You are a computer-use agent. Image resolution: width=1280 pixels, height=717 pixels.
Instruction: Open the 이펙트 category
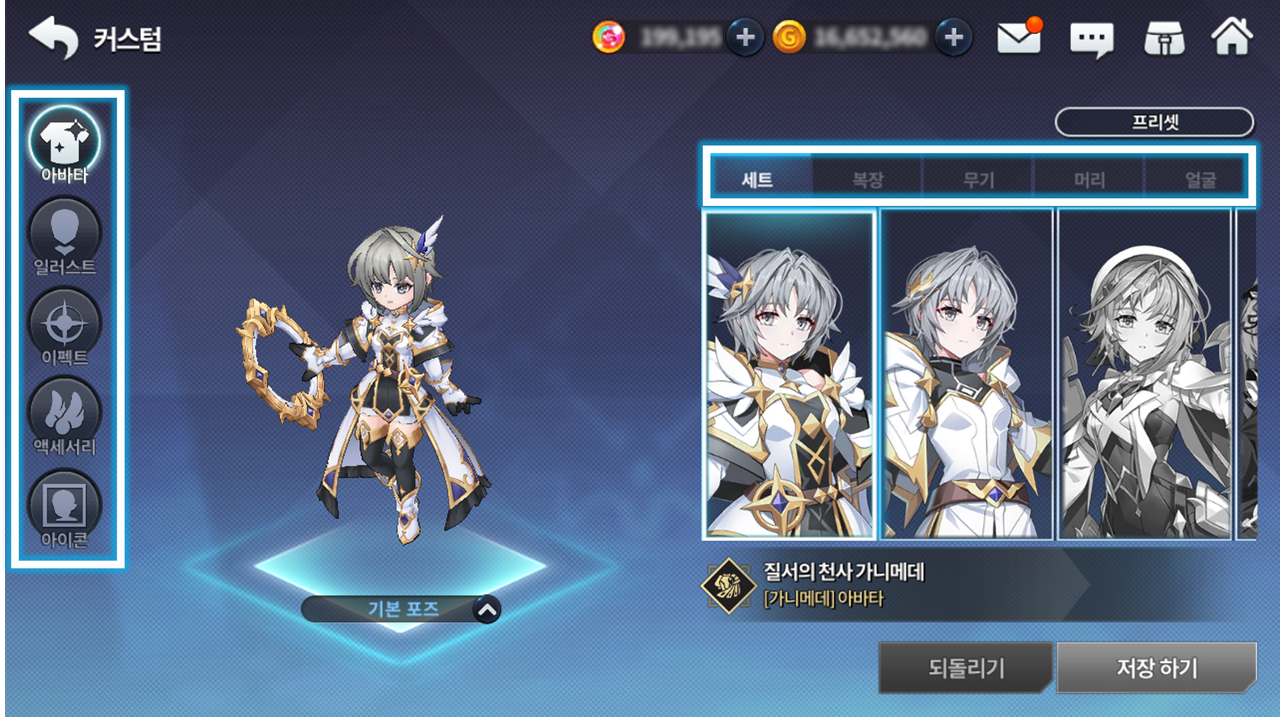pyautogui.click(x=65, y=326)
